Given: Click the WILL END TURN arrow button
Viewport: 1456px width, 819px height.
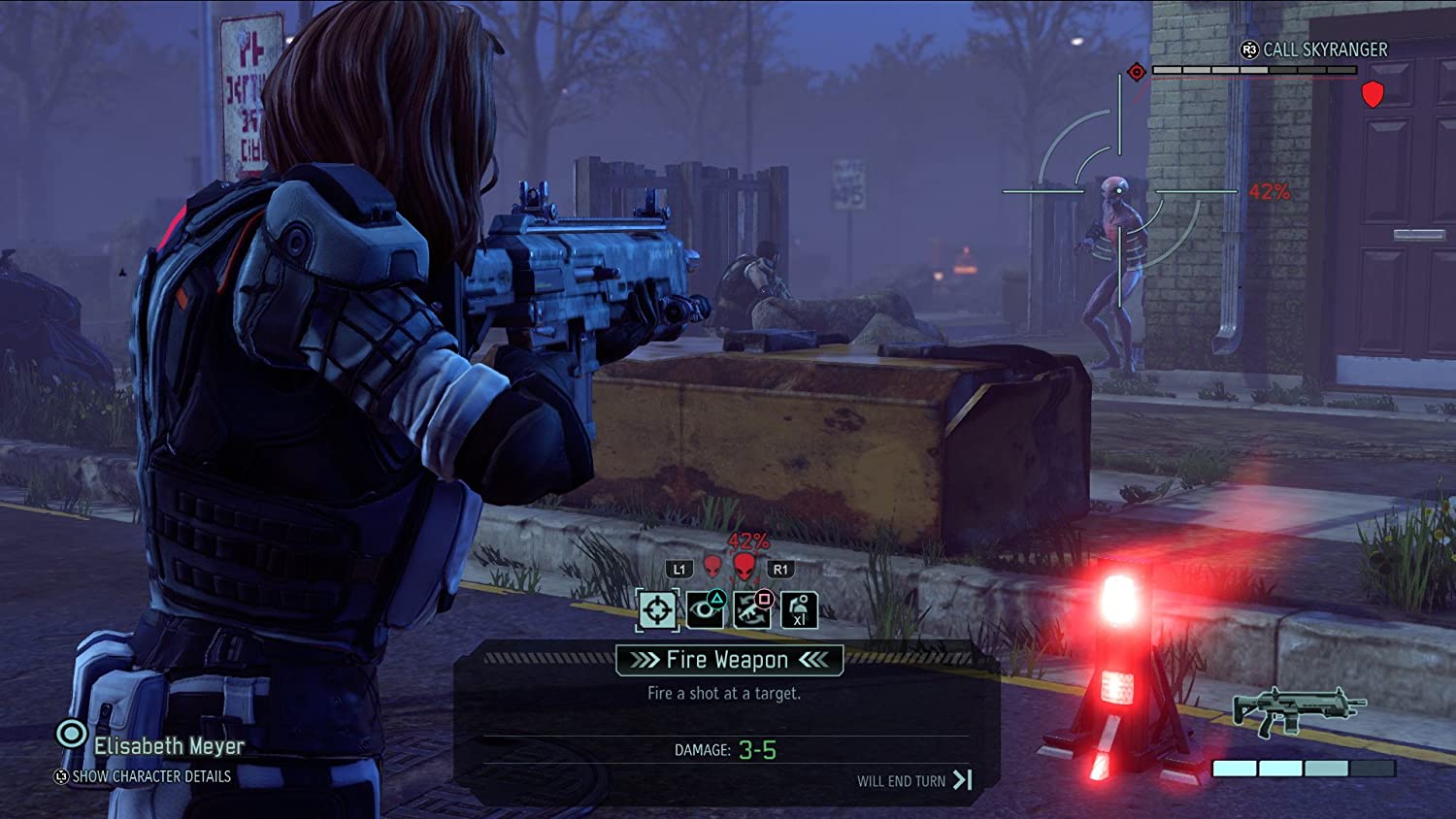Looking at the screenshot, I should 963,781.
